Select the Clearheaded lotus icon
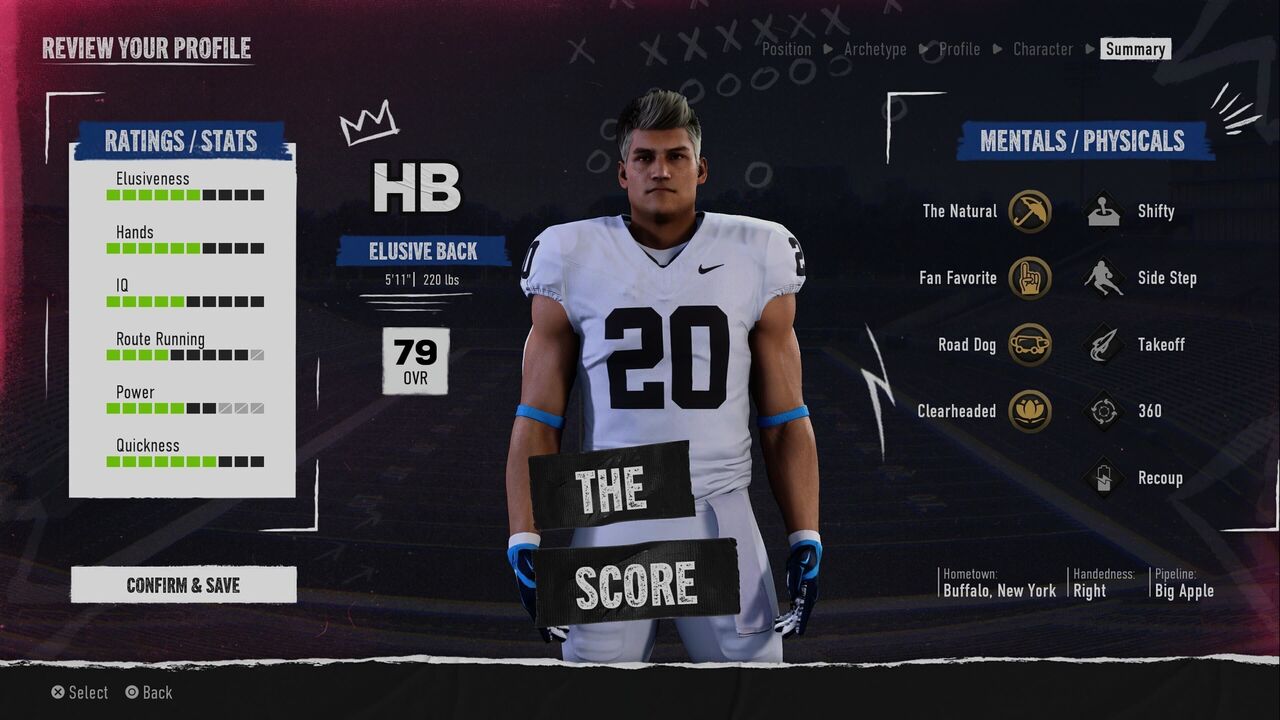Image resolution: width=1280 pixels, height=720 pixels. pos(1029,411)
